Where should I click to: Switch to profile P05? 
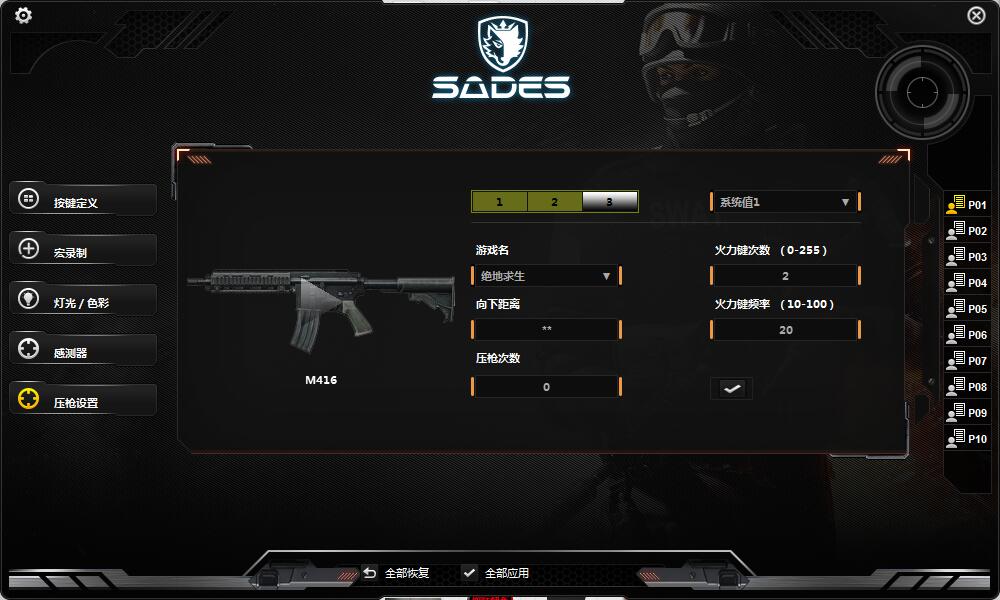click(x=967, y=309)
